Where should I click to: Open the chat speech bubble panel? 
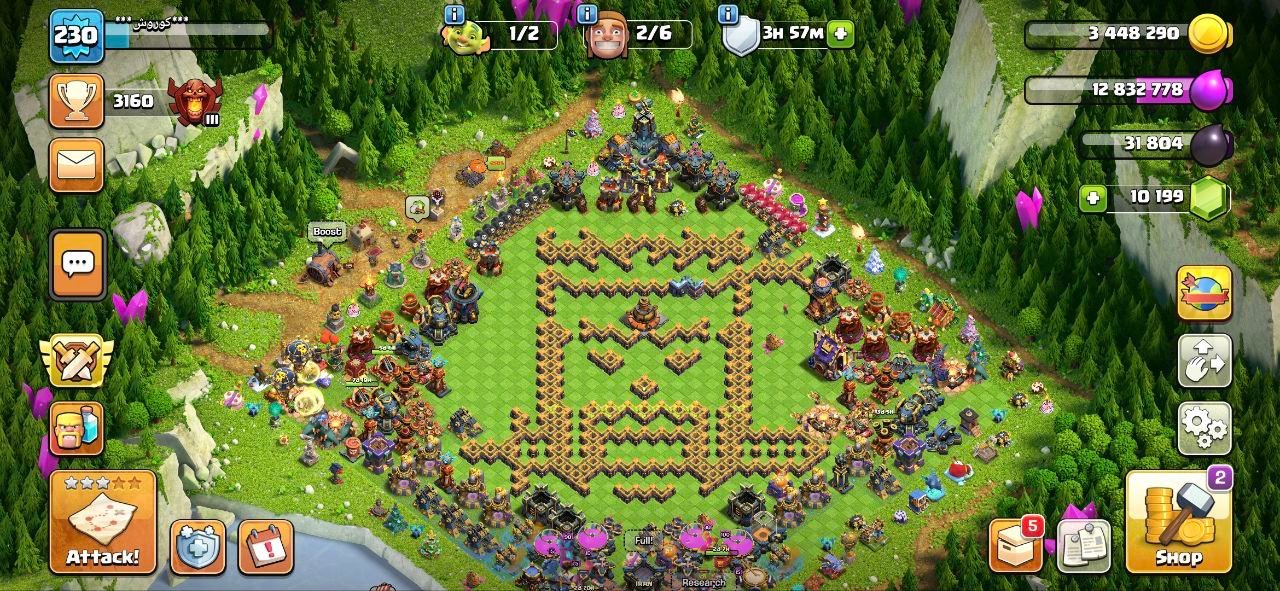tap(77, 264)
